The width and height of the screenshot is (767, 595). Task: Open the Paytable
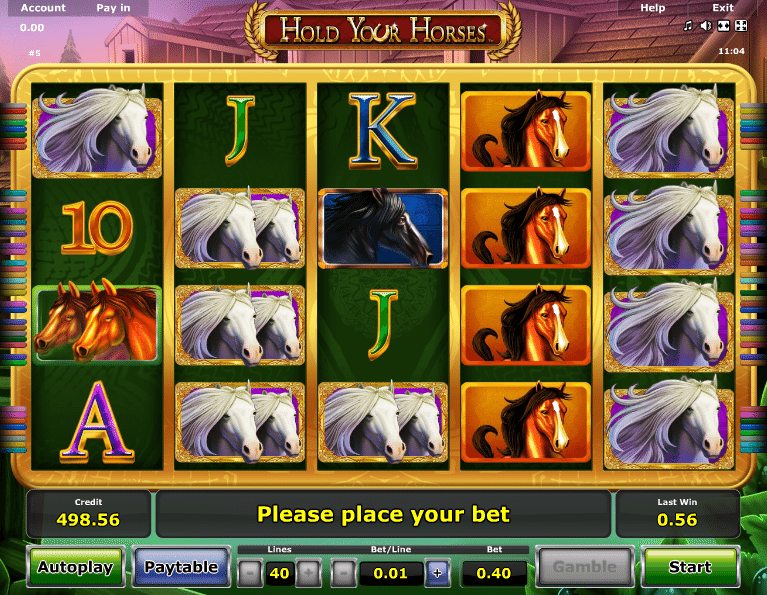click(x=181, y=567)
